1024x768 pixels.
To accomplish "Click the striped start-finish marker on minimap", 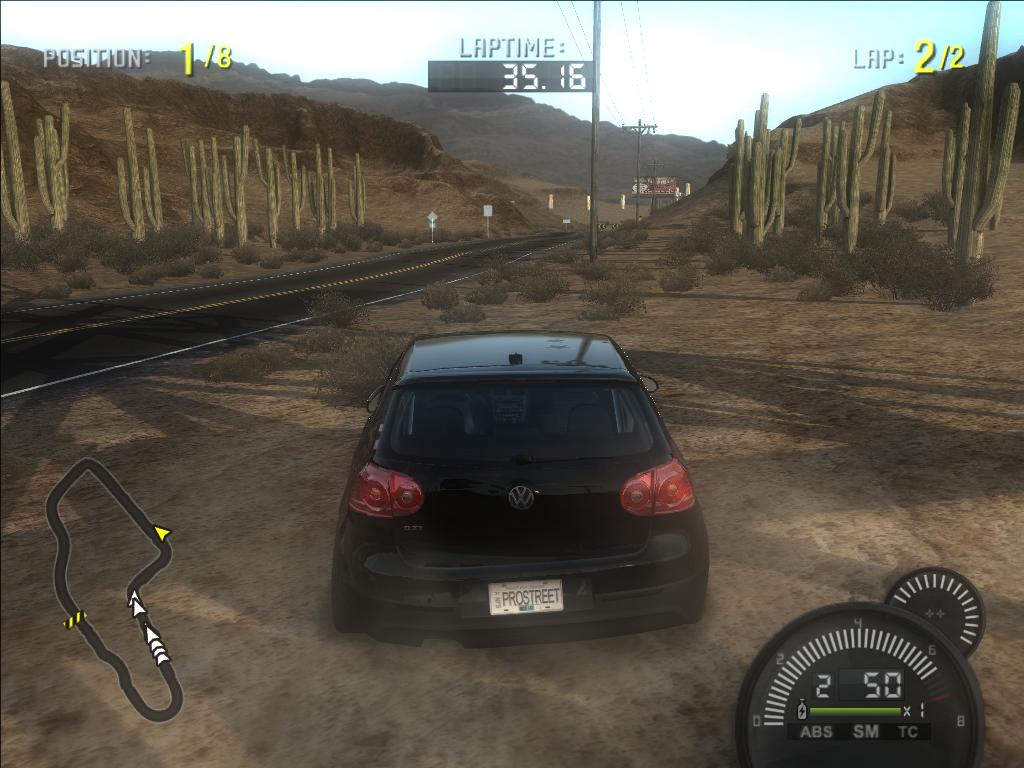I will tap(75, 620).
